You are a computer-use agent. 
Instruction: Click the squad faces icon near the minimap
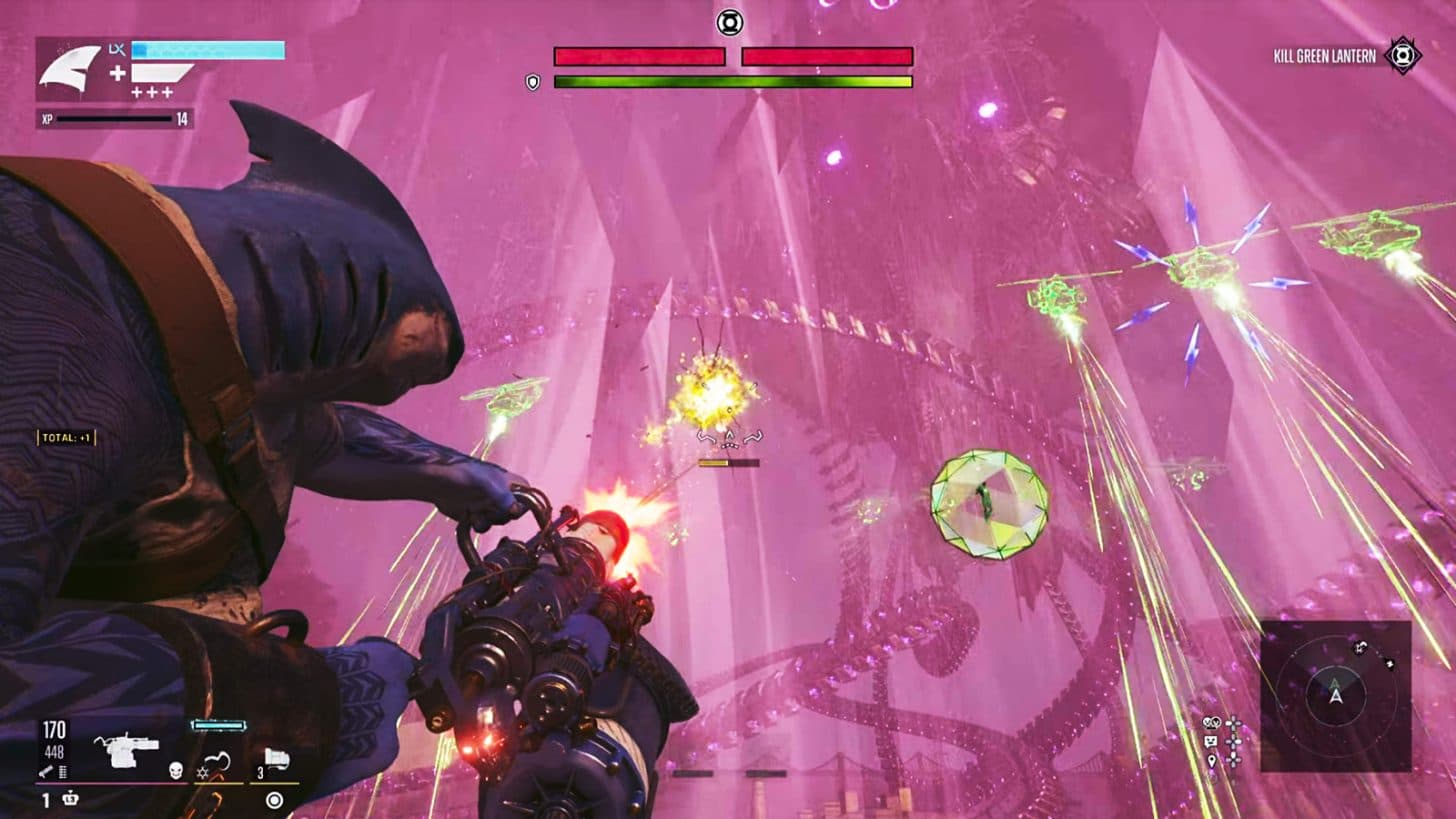1212,722
